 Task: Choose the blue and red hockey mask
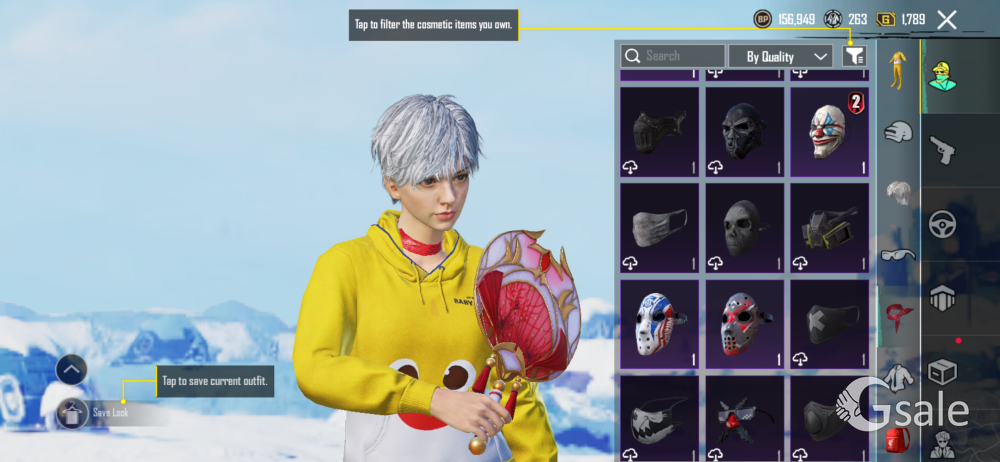(x=659, y=323)
